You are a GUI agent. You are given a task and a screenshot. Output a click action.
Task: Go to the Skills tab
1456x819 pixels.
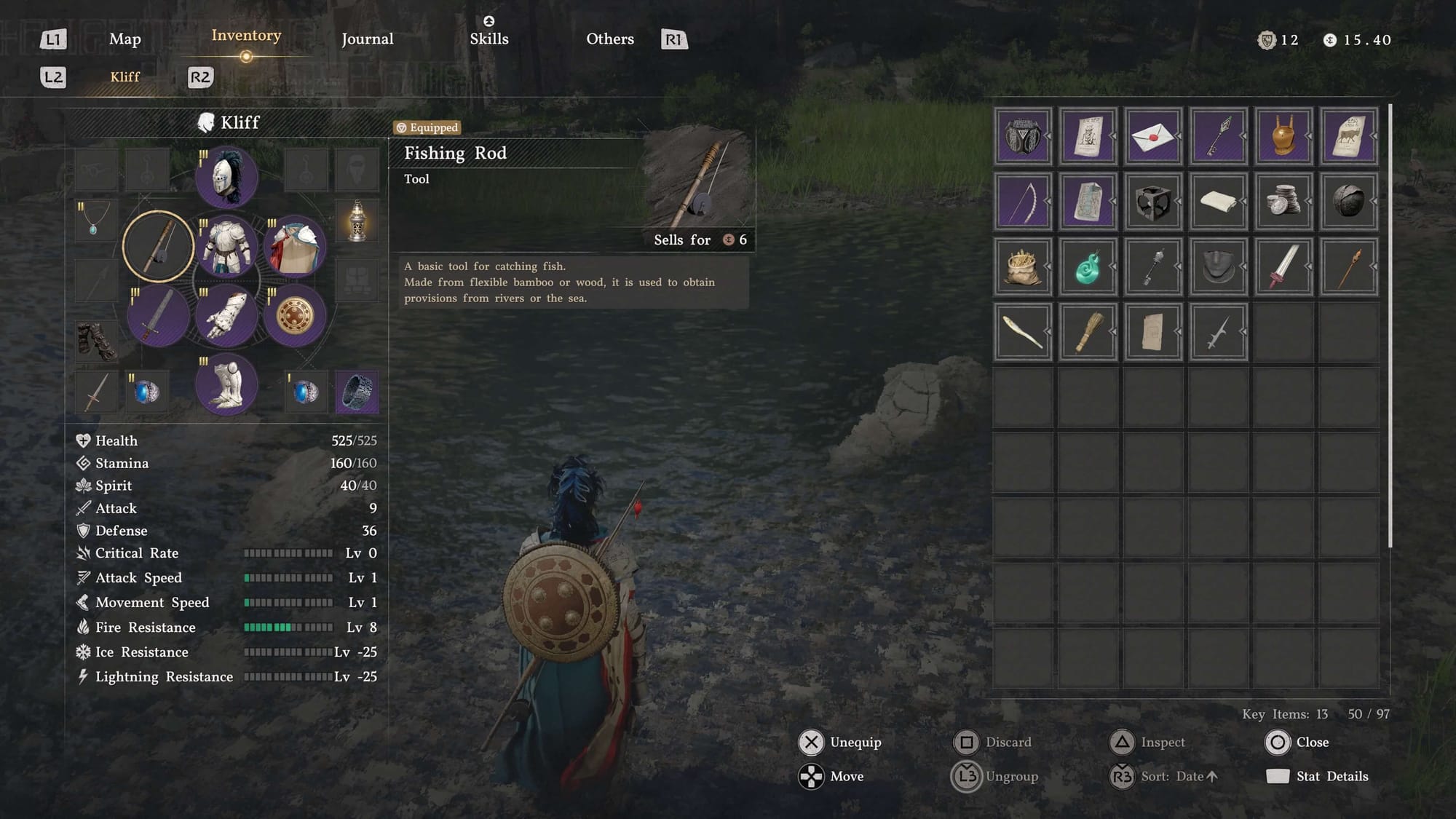(488, 39)
